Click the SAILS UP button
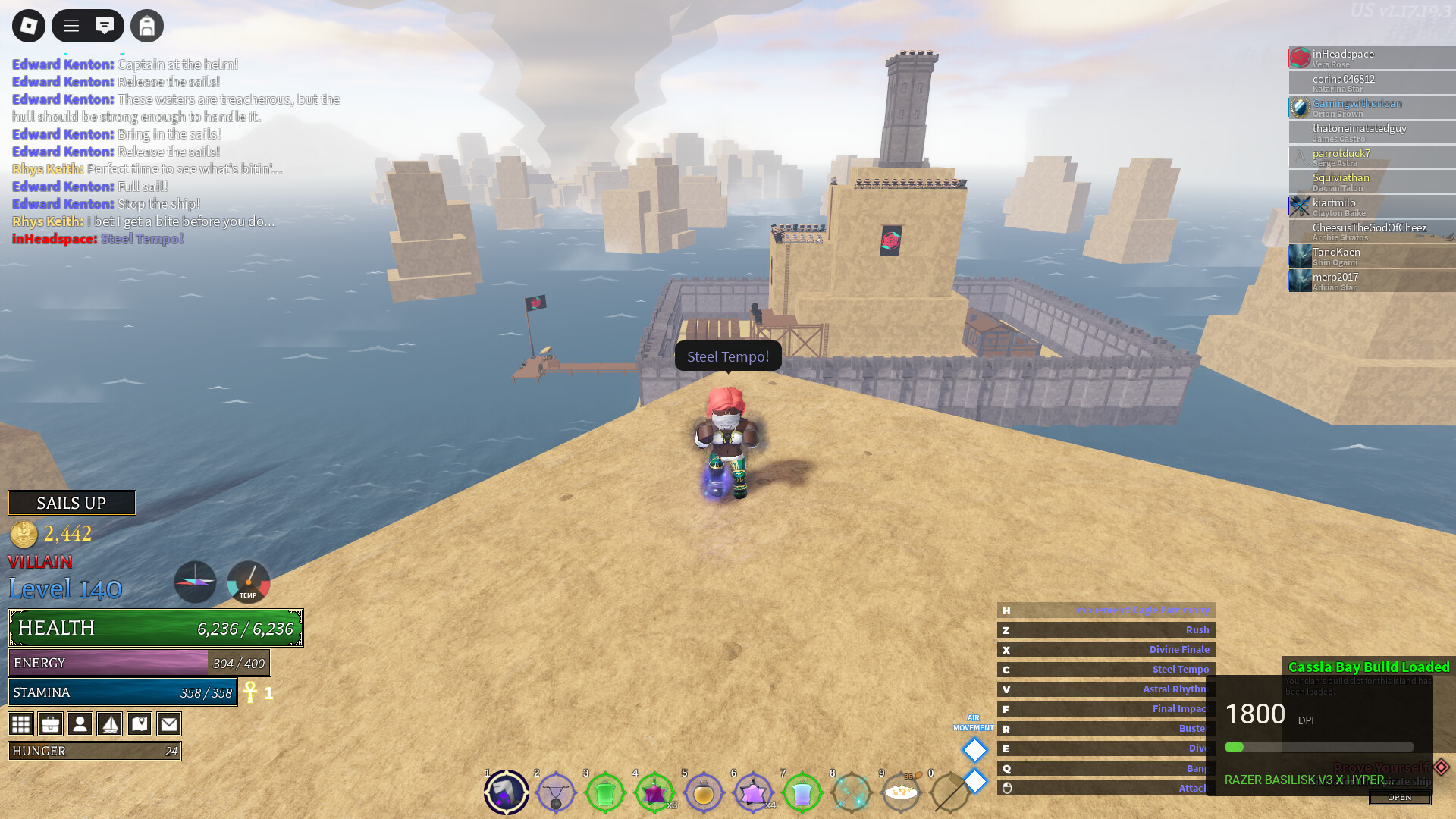This screenshot has height=819, width=1456. (72, 503)
